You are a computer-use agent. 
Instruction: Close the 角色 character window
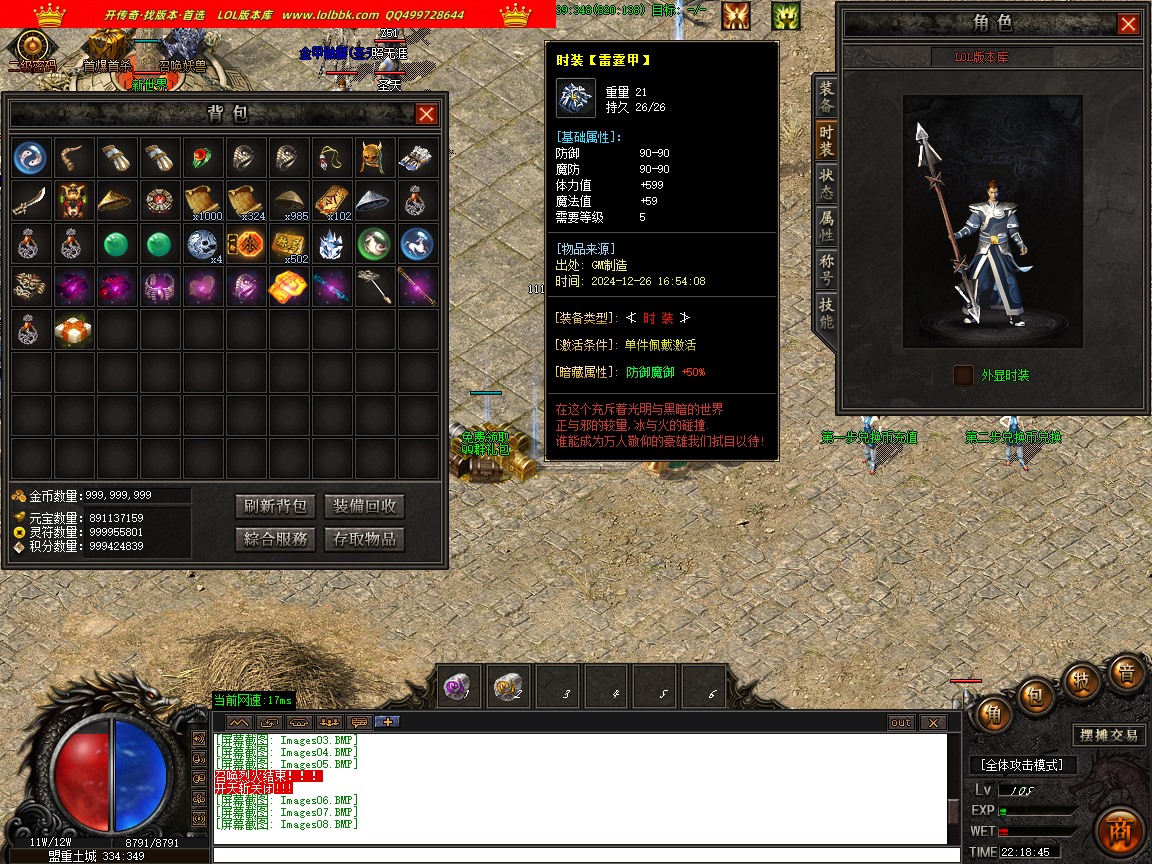click(1128, 24)
